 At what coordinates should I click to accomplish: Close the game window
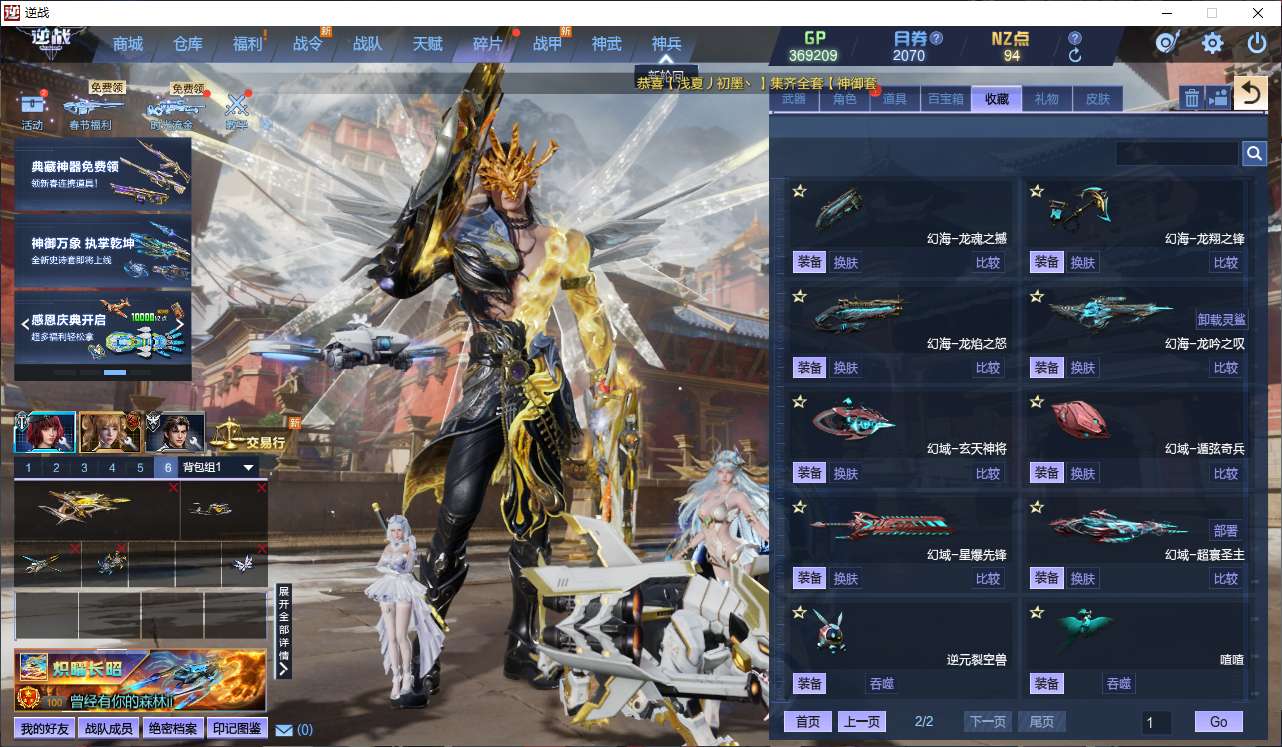point(1257,13)
